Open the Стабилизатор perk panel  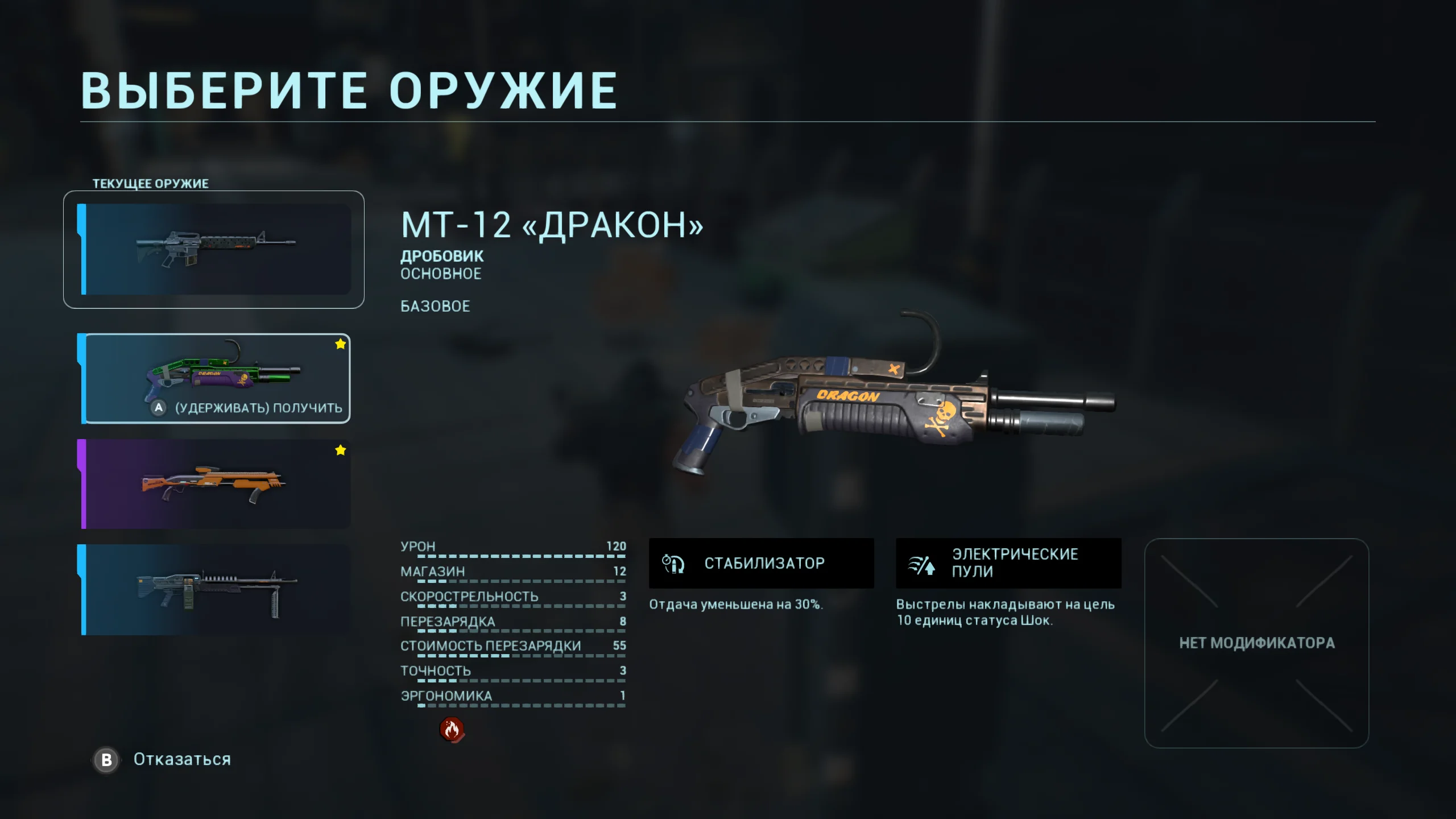coord(761,563)
